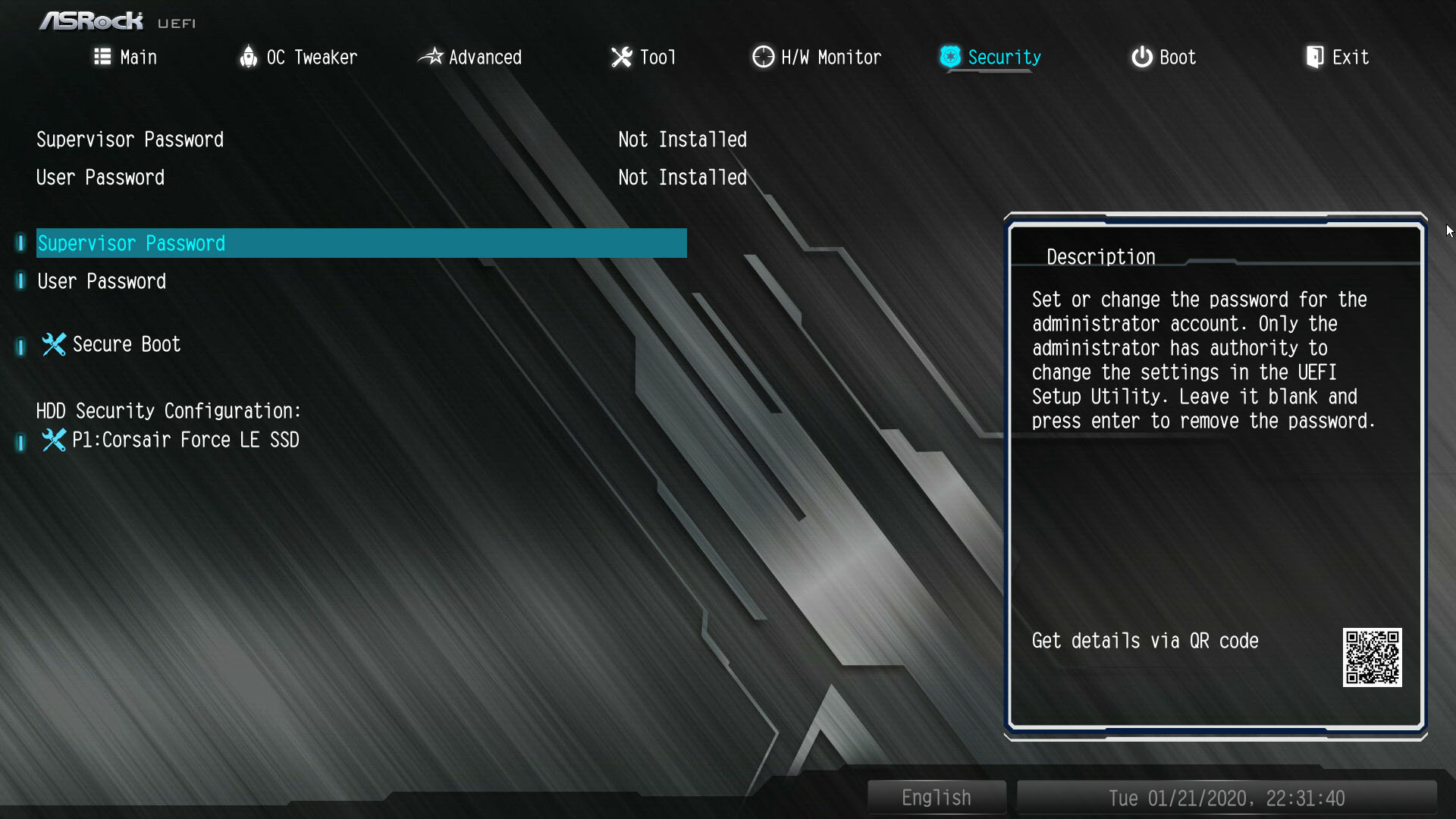Open the English language selector

point(936,797)
